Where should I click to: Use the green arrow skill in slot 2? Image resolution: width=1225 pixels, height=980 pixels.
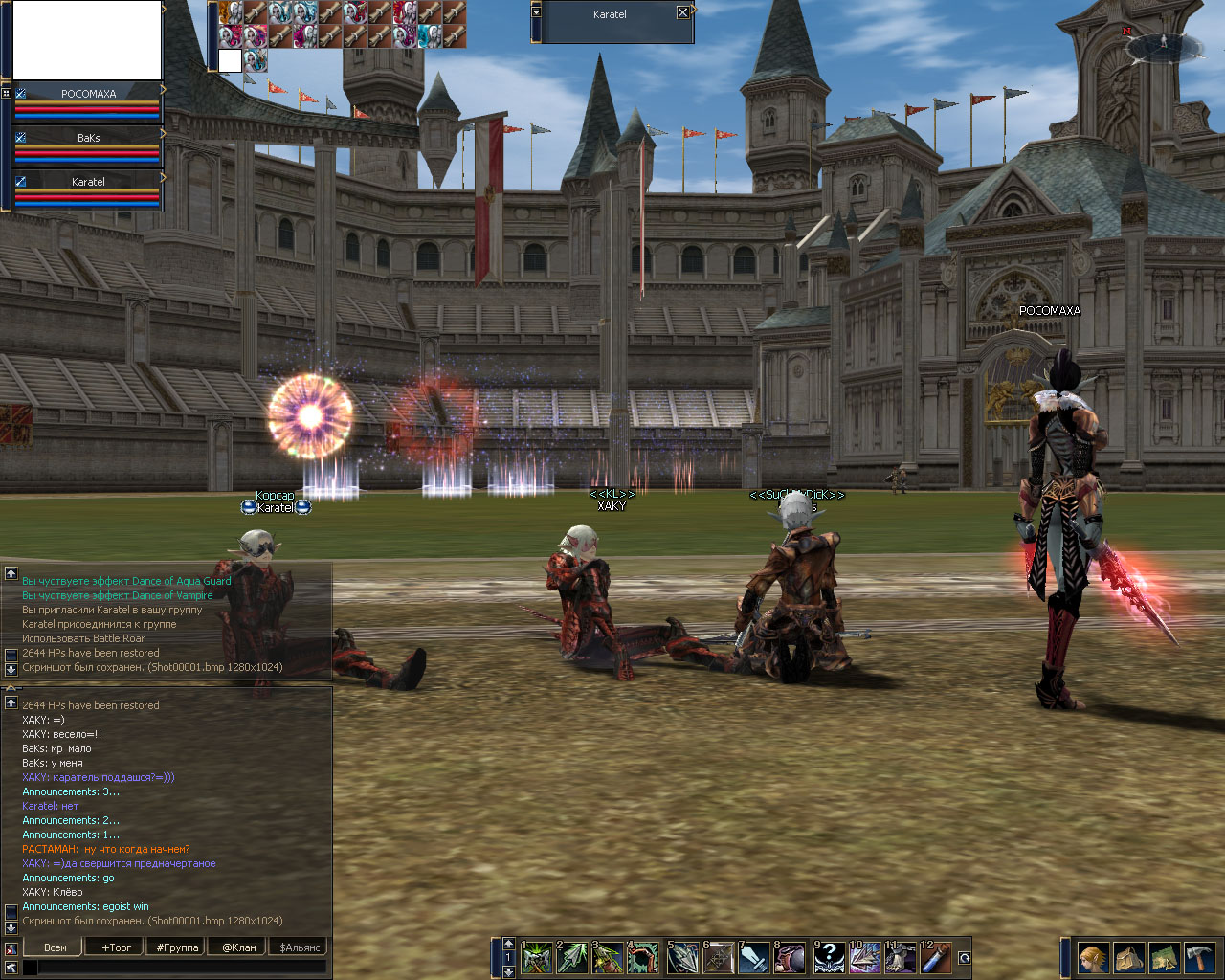(x=572, y=958)
